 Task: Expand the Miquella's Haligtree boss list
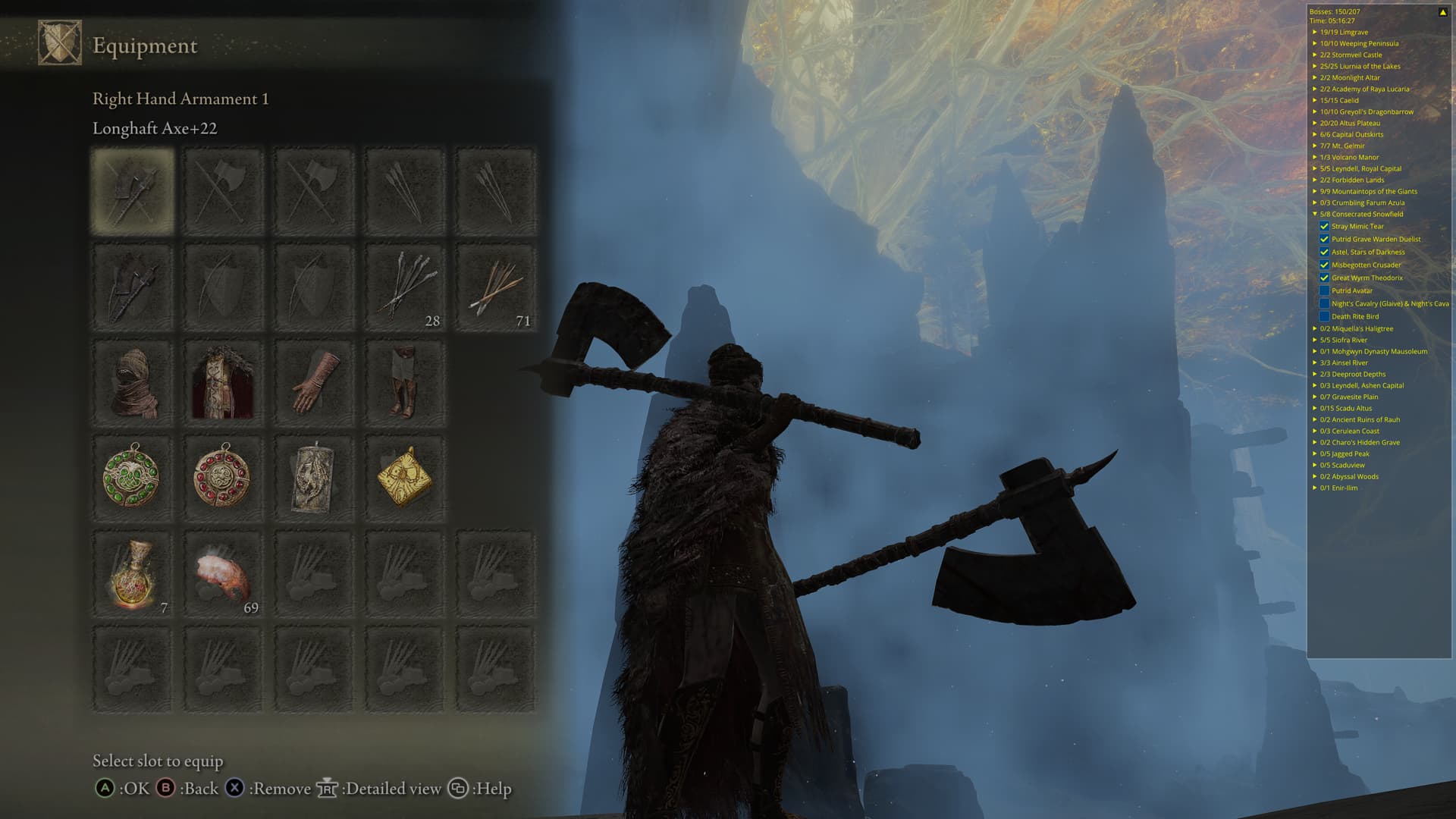(x=1315, y=329)
